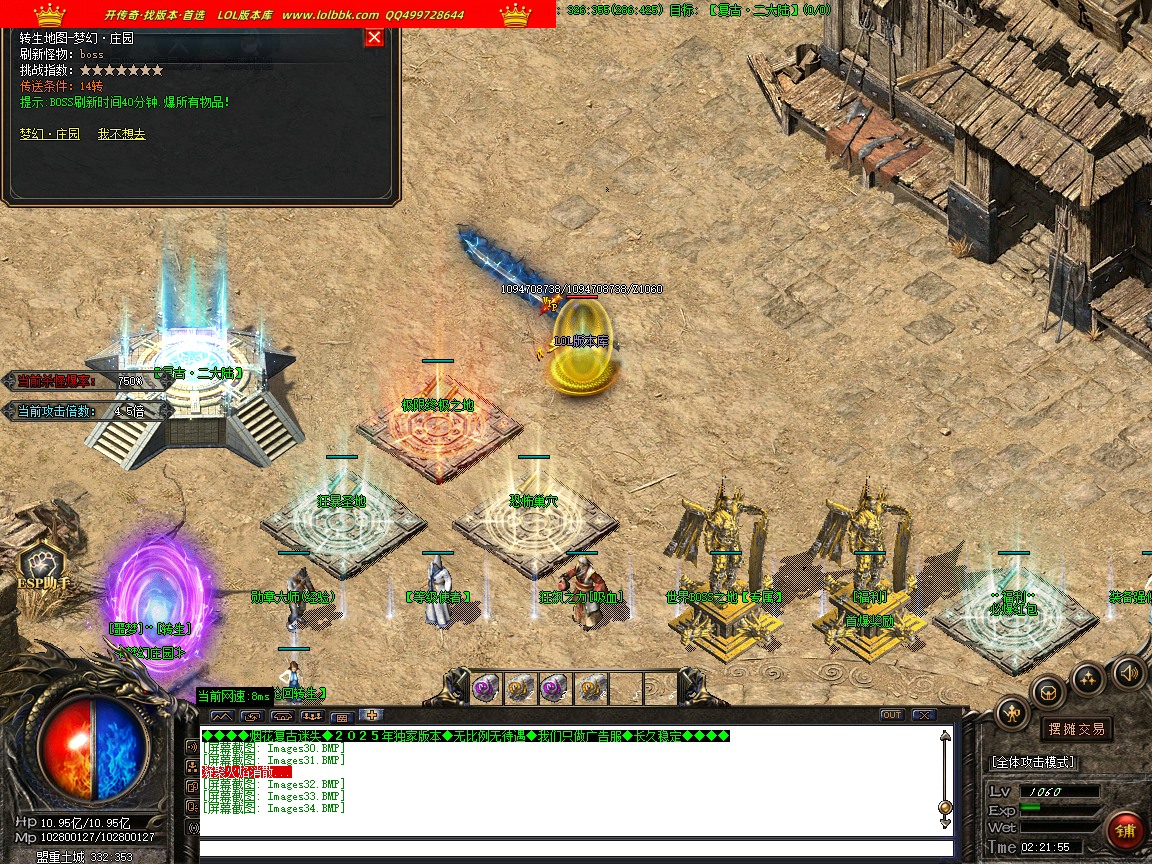Image resolution: width=1152 pixels, height=864 pixels.
Task: Click the chat scrollbar's round handle
Action: tap(945, 807)
